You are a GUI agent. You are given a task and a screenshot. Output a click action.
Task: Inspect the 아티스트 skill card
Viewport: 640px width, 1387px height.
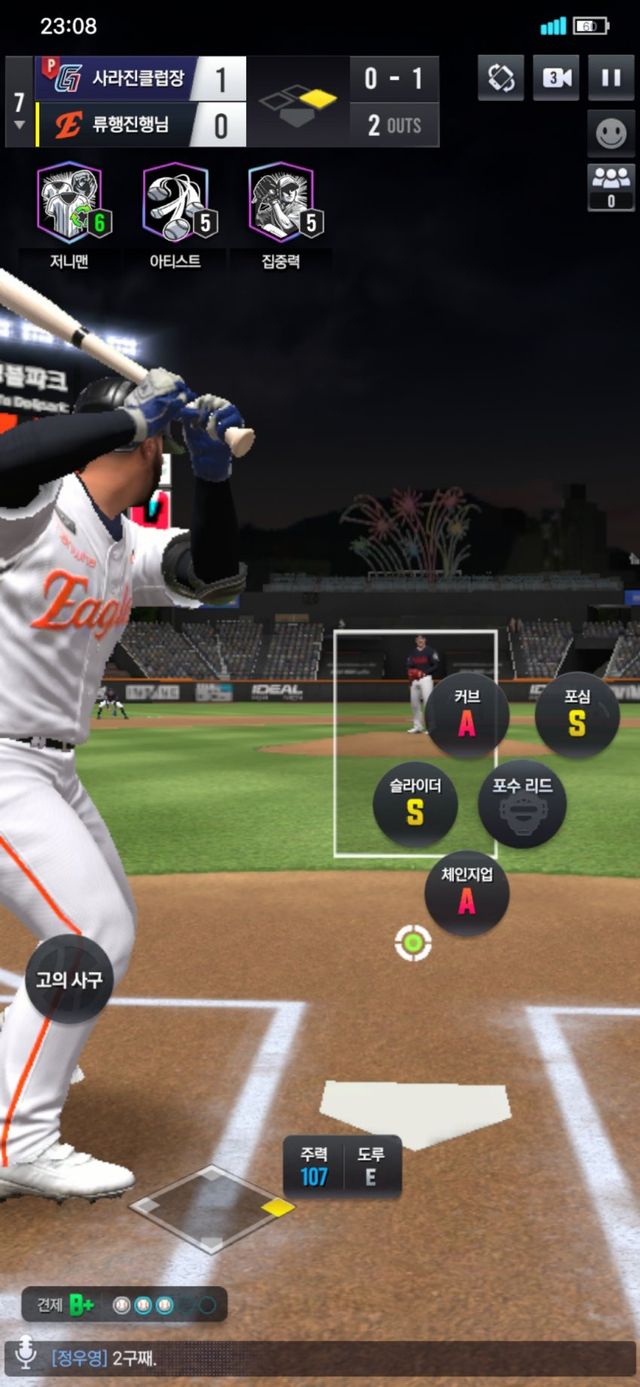176,204
